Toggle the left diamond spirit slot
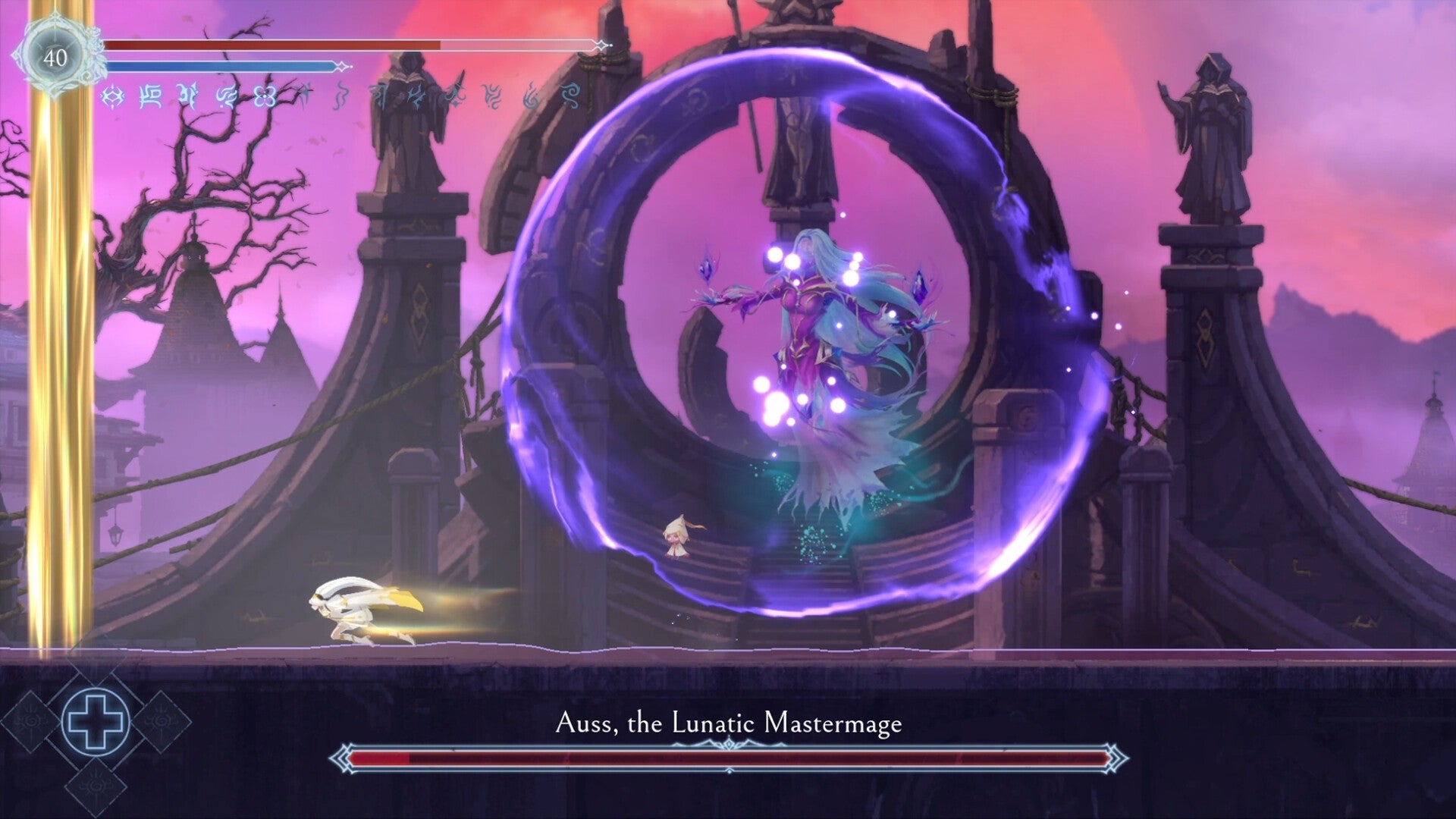The width and height of the screenshot is (1456, 819). click(30, 720)
